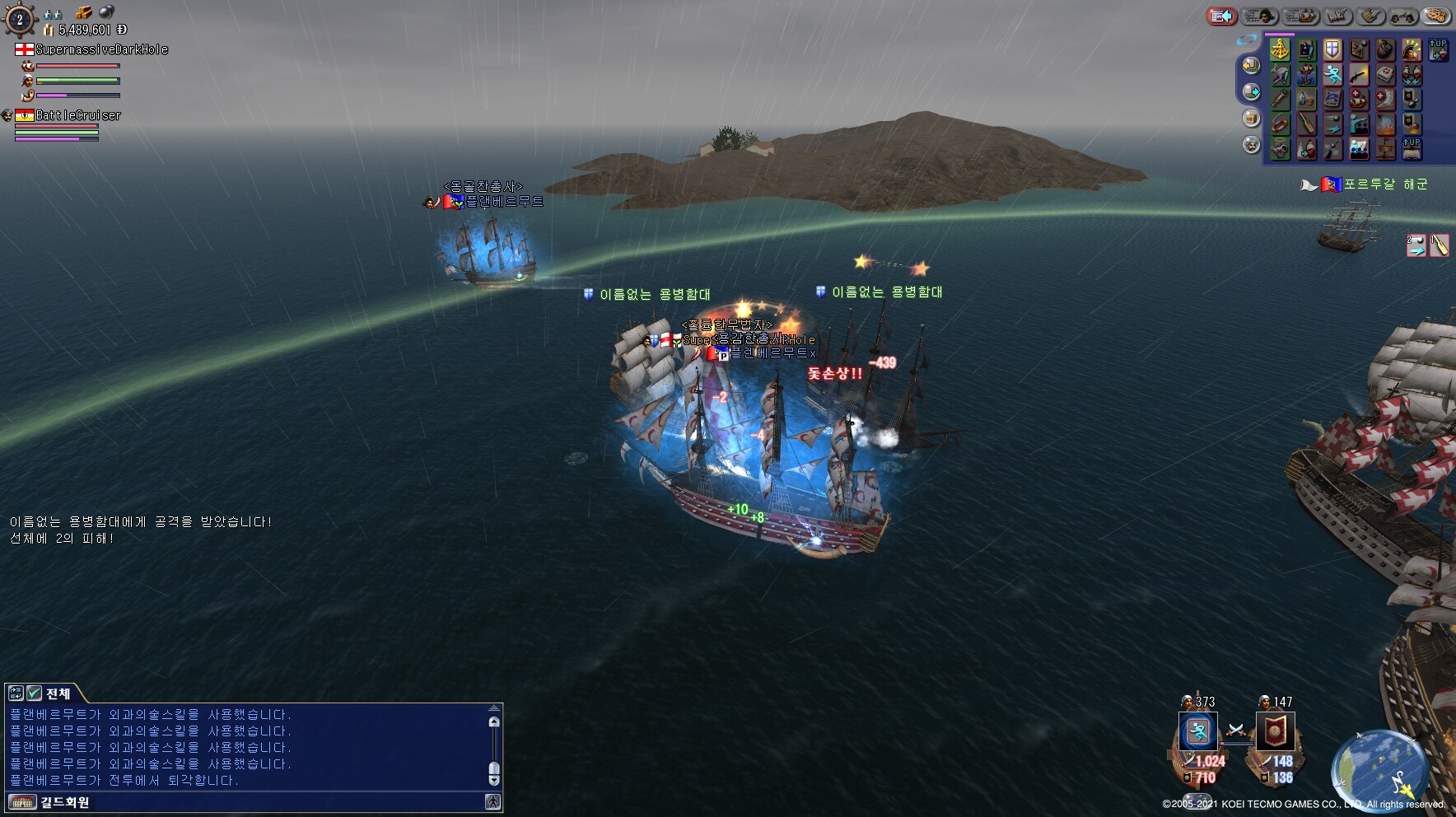Image resolution: width=1456 pixels, height=817 pixels.
Task: Target the BattleCruiser fleet member entry
Action: [x=77, y=115]
